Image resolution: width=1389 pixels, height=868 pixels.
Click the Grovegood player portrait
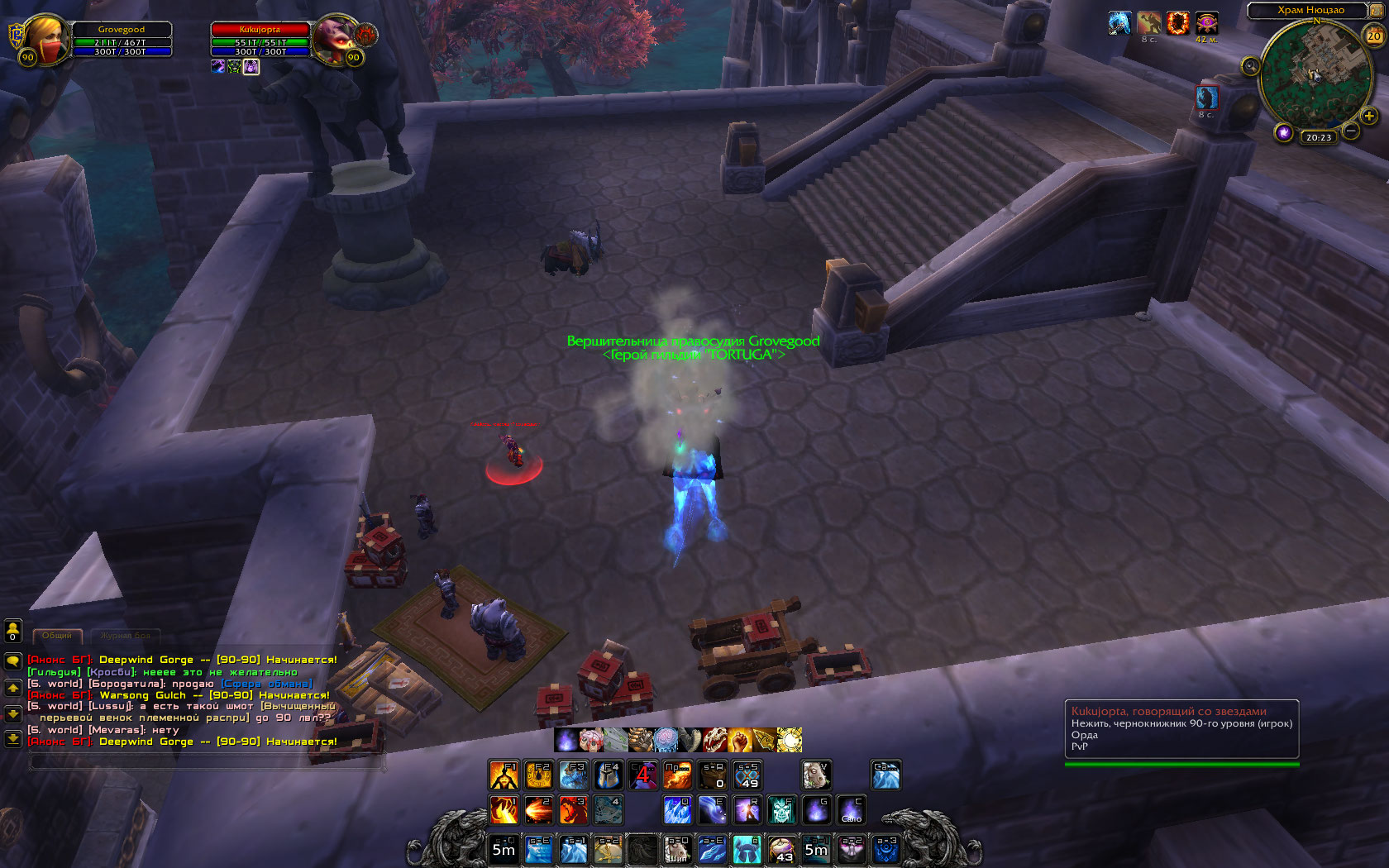click(45, 39)
